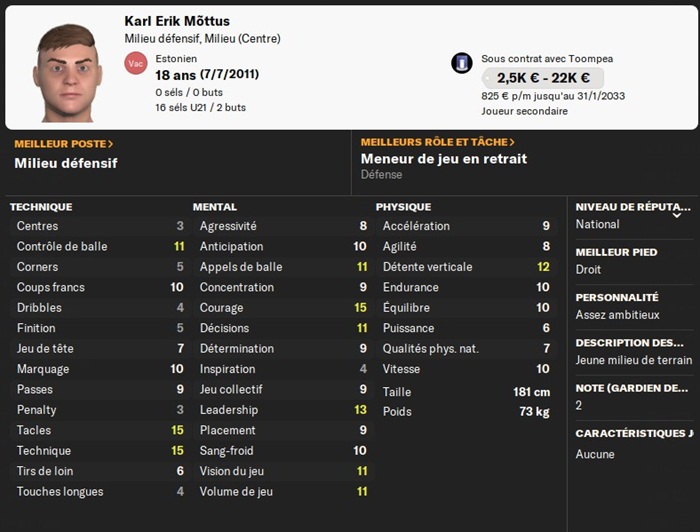700x532 pixels.
Task: Select the Détente verticale attribute row
Action: point(466,267)
